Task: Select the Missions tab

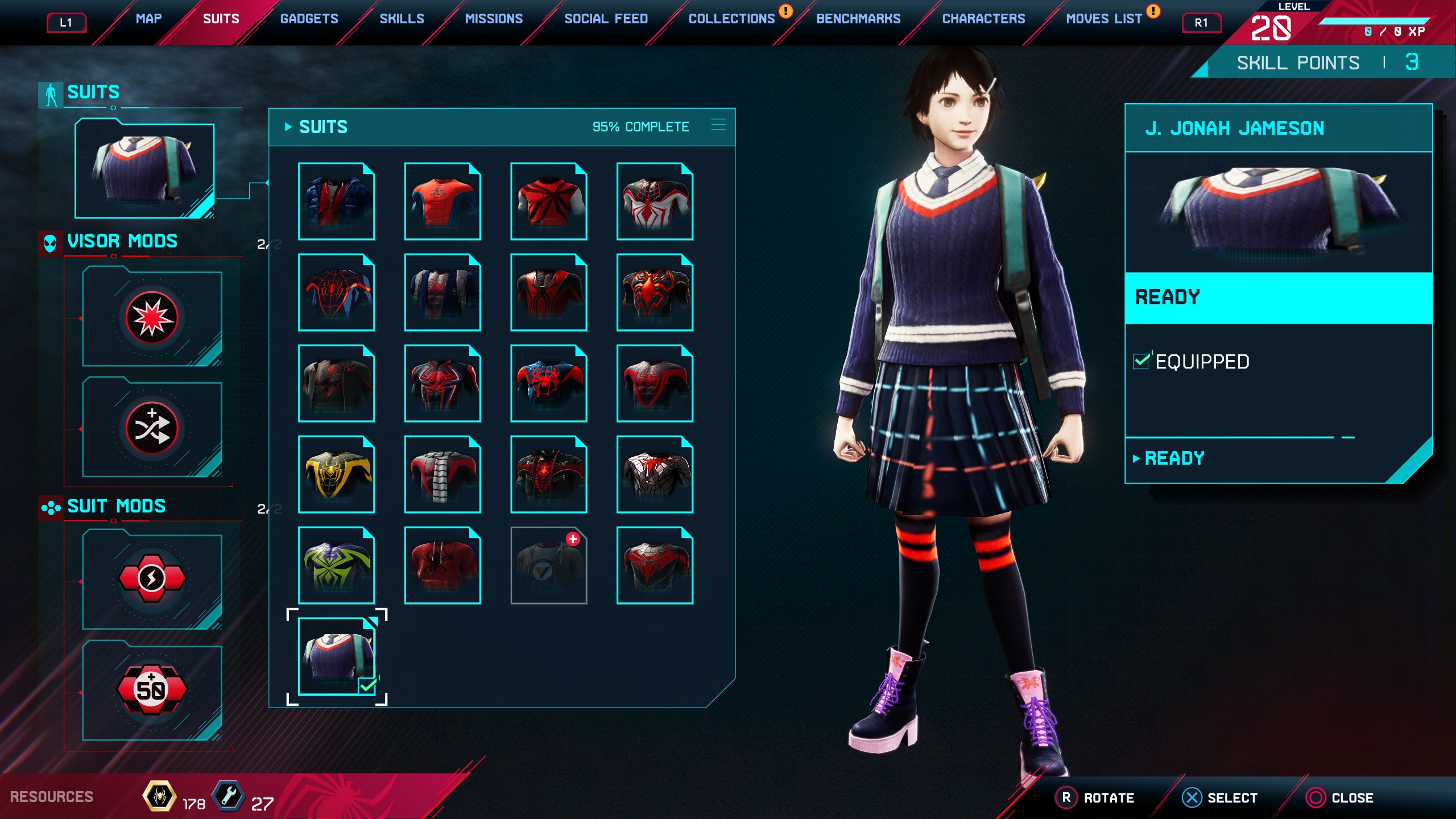Action: pos(494,19)
